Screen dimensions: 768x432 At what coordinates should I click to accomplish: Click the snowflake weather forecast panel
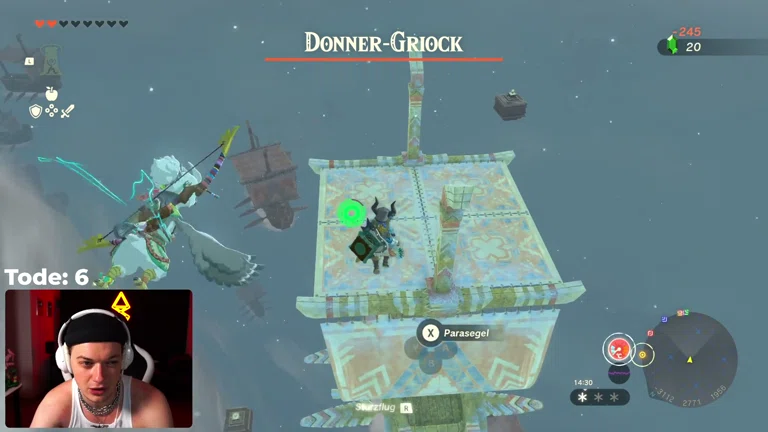(x=600, y=397)
